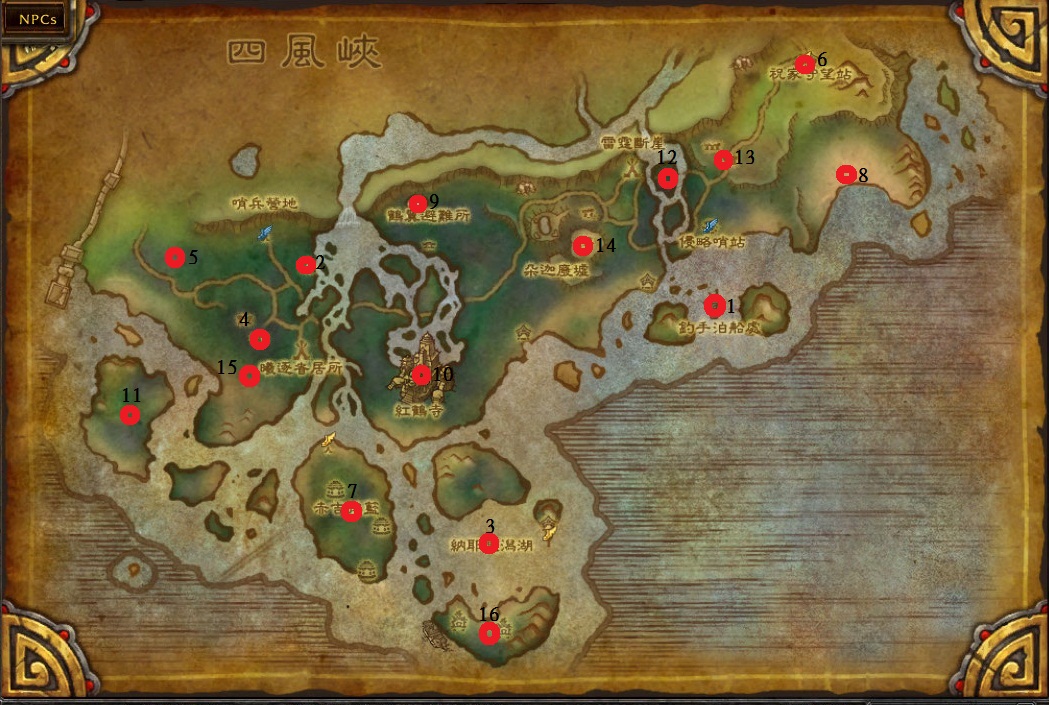The image size is (1049, 705).
Task: Select map marker number 1
Action: pos(714,305)
